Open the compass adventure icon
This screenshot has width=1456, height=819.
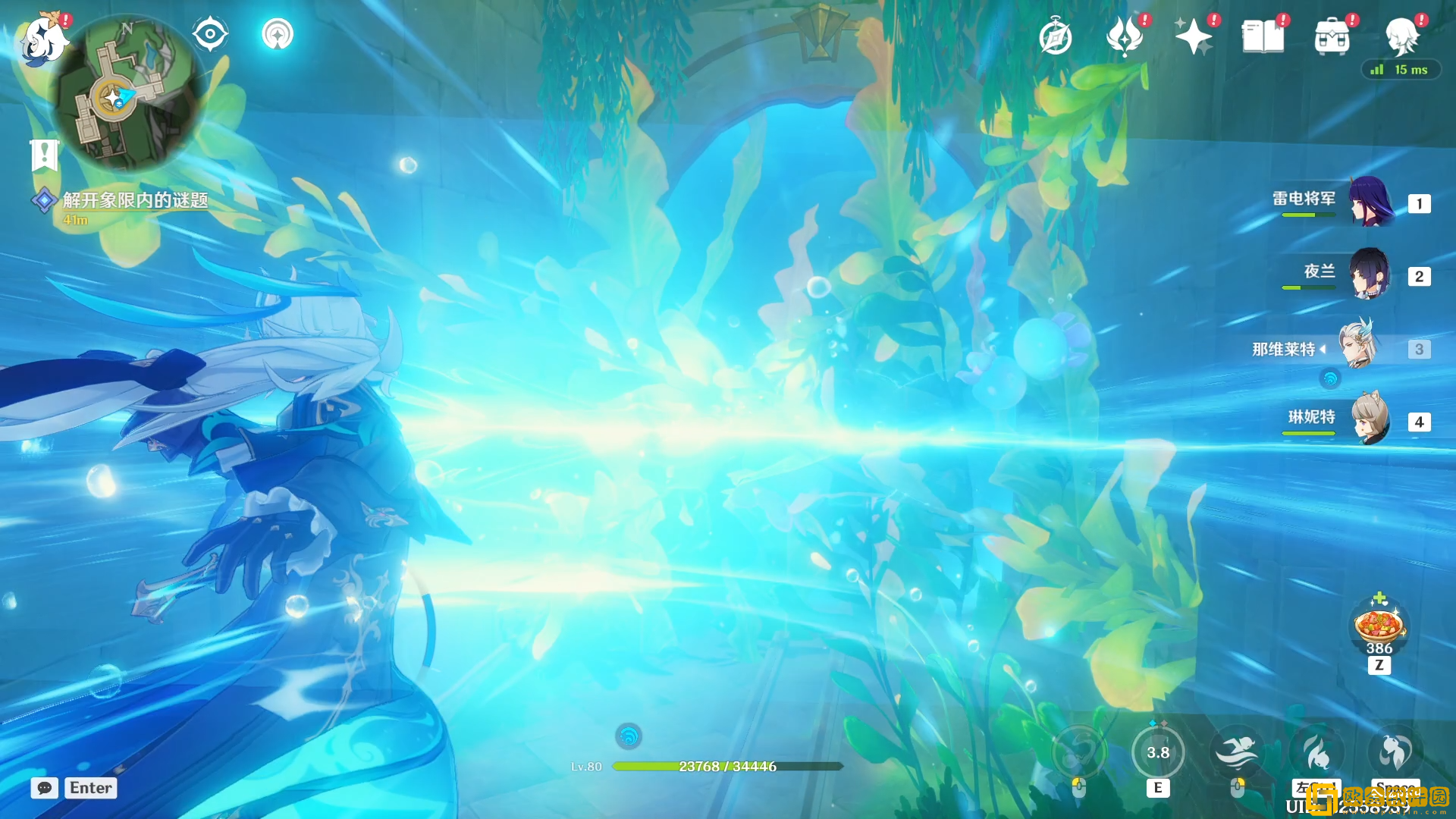tap(1056, 37)
